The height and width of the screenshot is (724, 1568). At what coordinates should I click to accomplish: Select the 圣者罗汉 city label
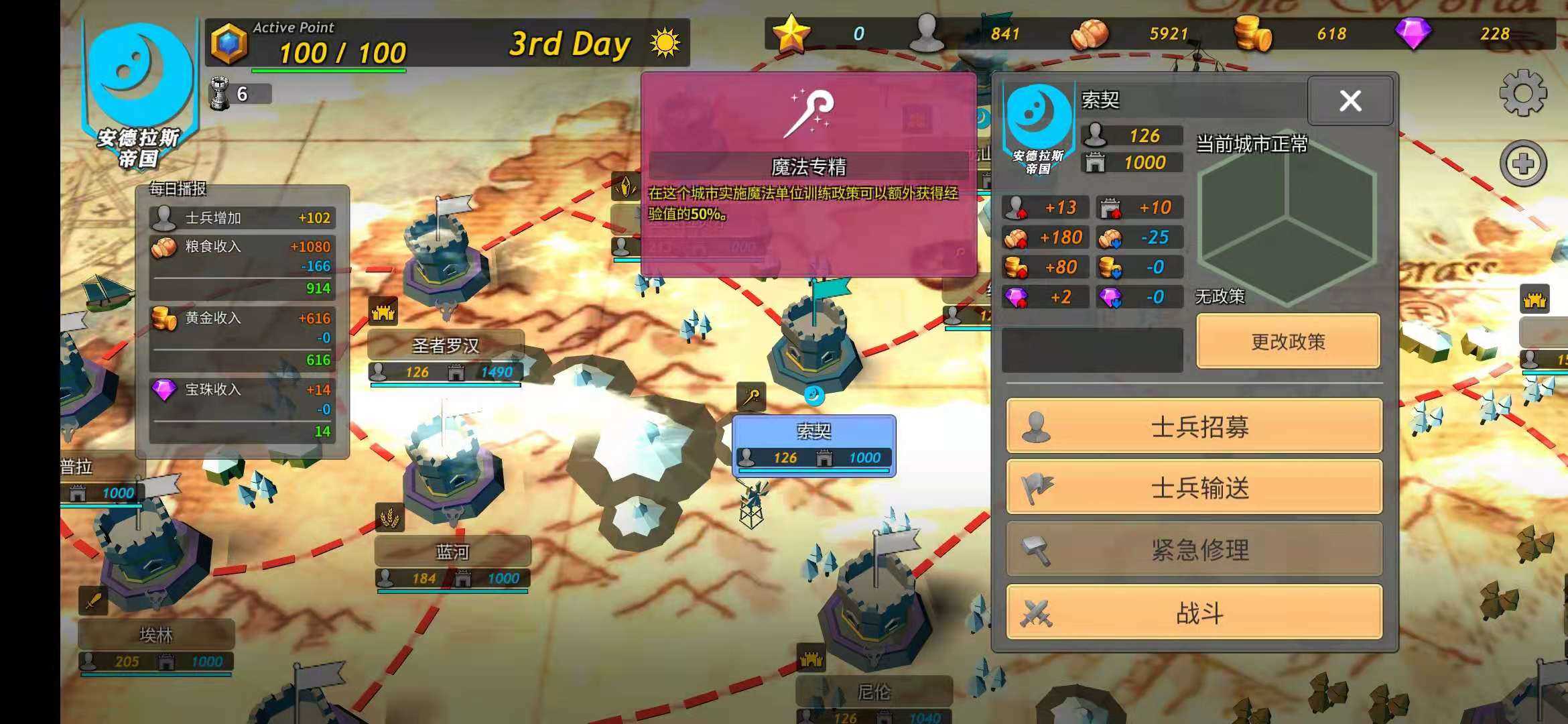click(x=446, y=346)
